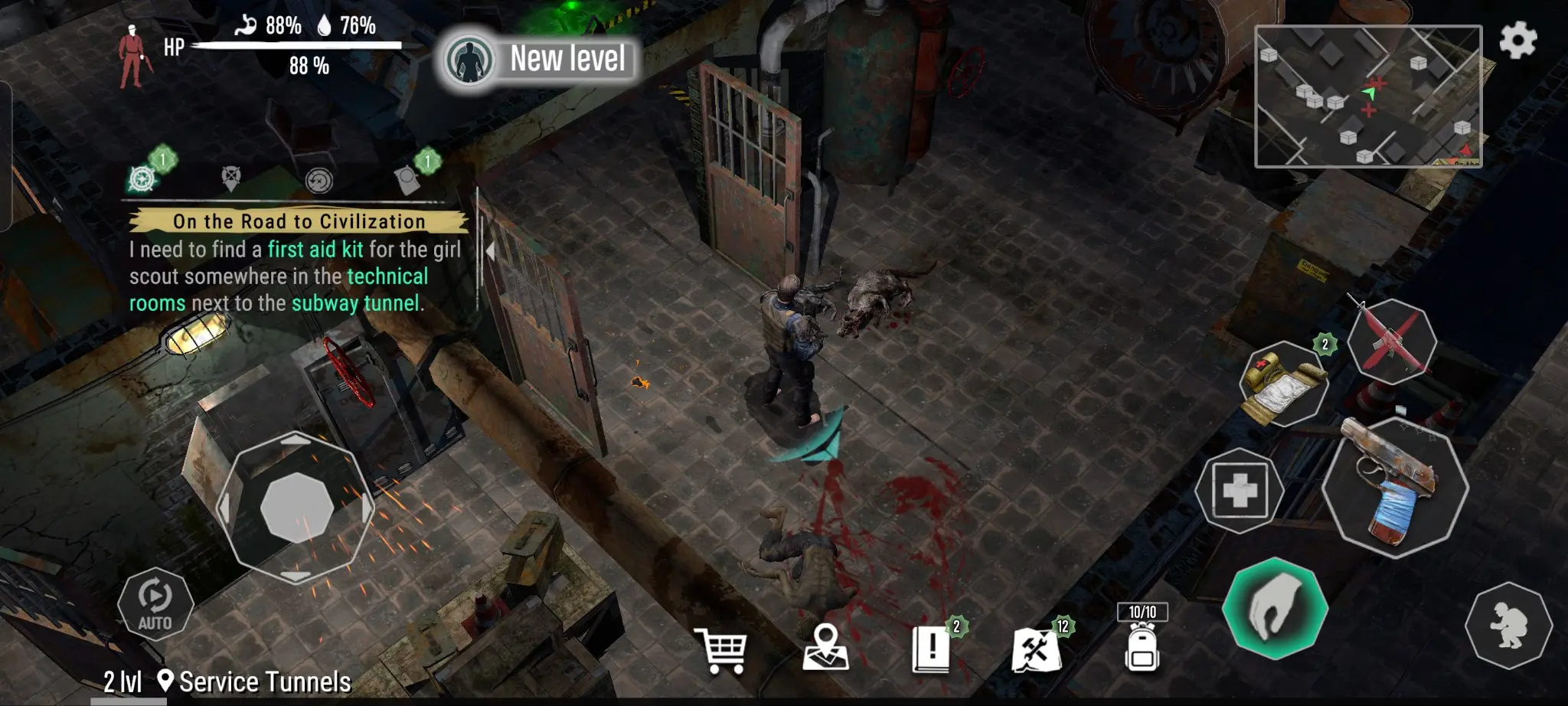Toggle the crouch sneak button

1508,625
